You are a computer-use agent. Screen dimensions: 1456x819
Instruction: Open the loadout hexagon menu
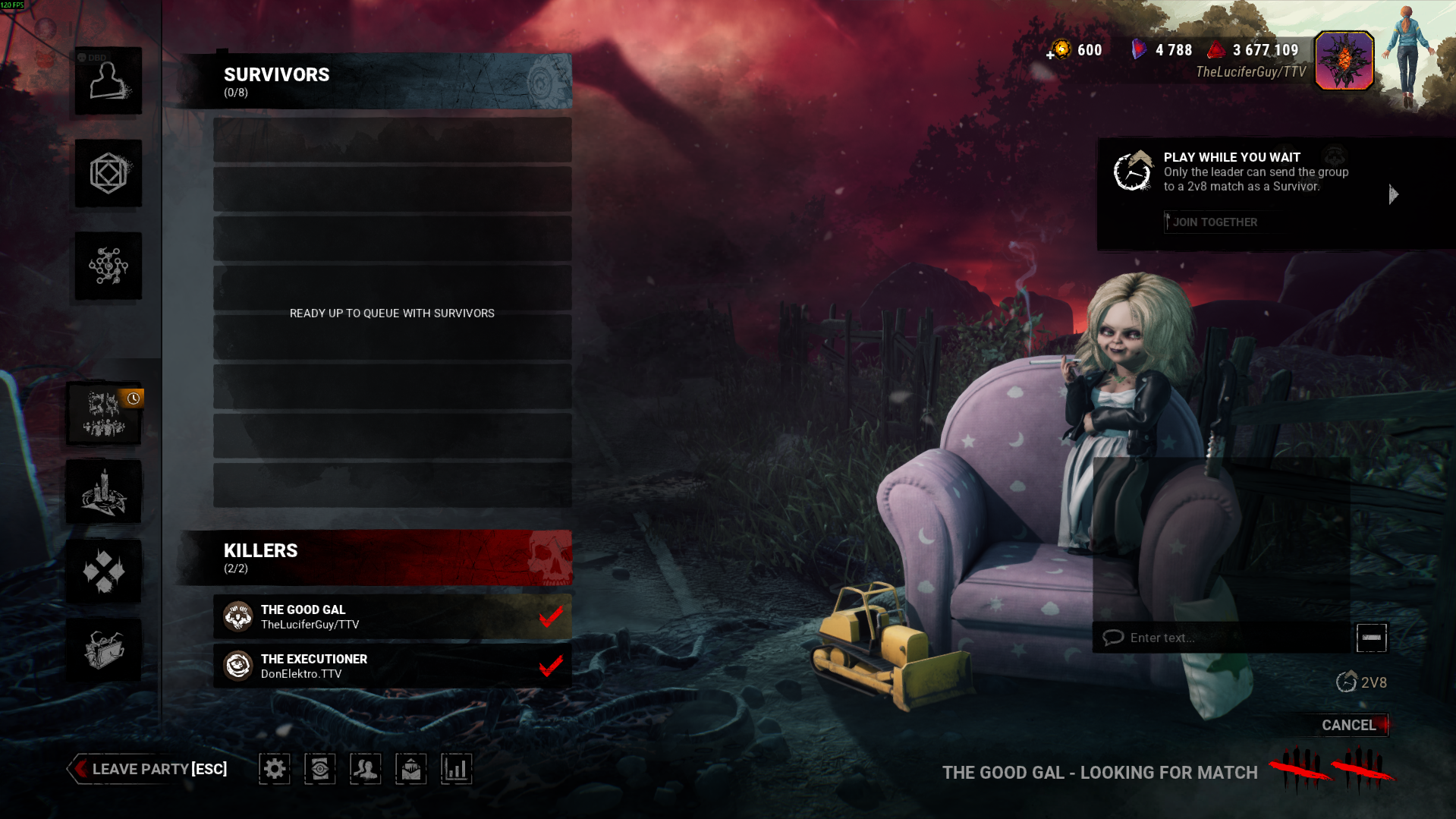click(108, 173)
